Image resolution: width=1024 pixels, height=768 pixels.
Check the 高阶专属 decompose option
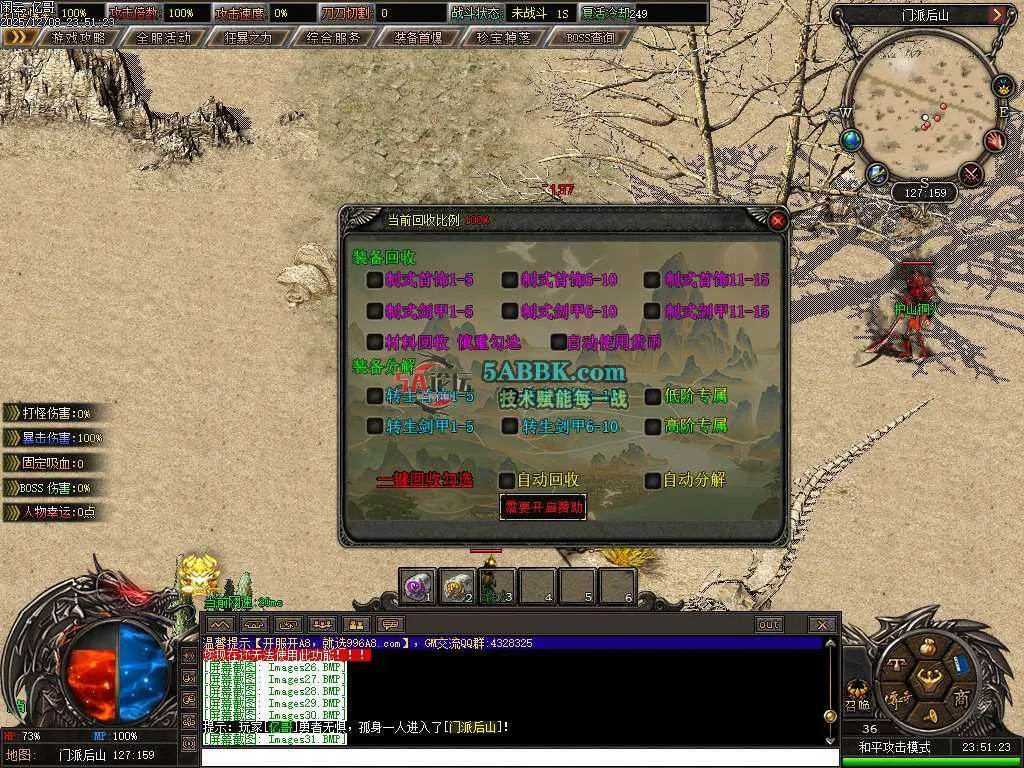pyautogui.click(x=653, y=427)
